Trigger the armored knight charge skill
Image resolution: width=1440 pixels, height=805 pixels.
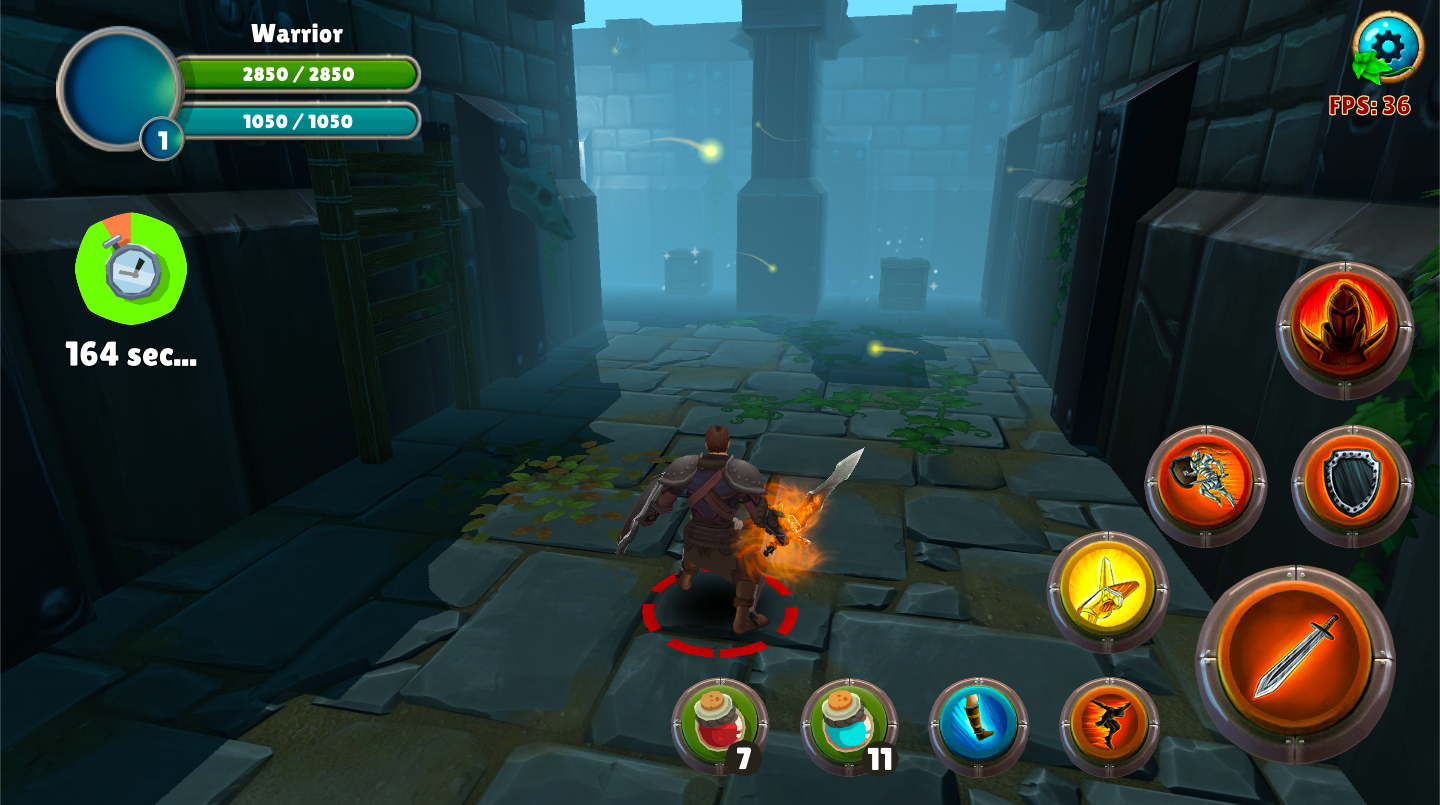1205,486
